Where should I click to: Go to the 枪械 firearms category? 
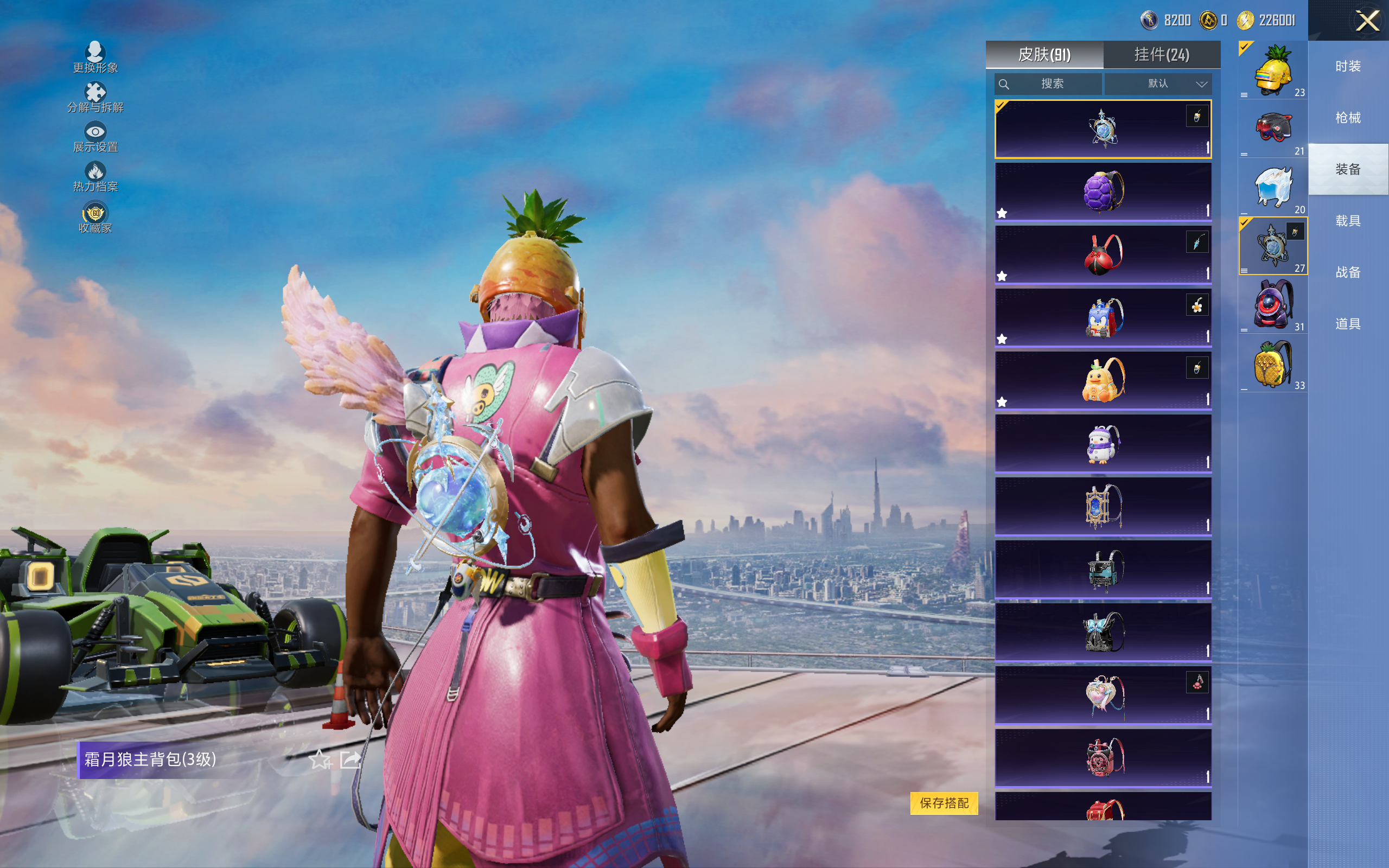1348,118
